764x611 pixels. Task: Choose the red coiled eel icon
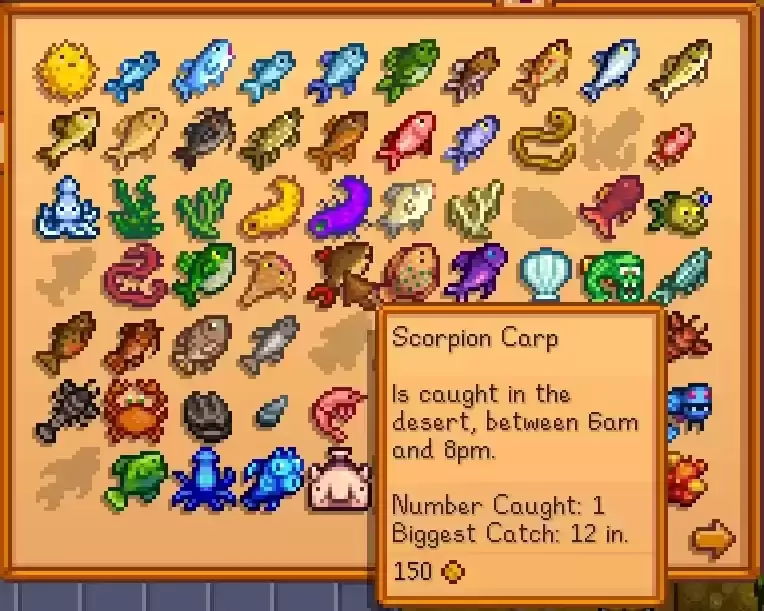pos(134,273)
